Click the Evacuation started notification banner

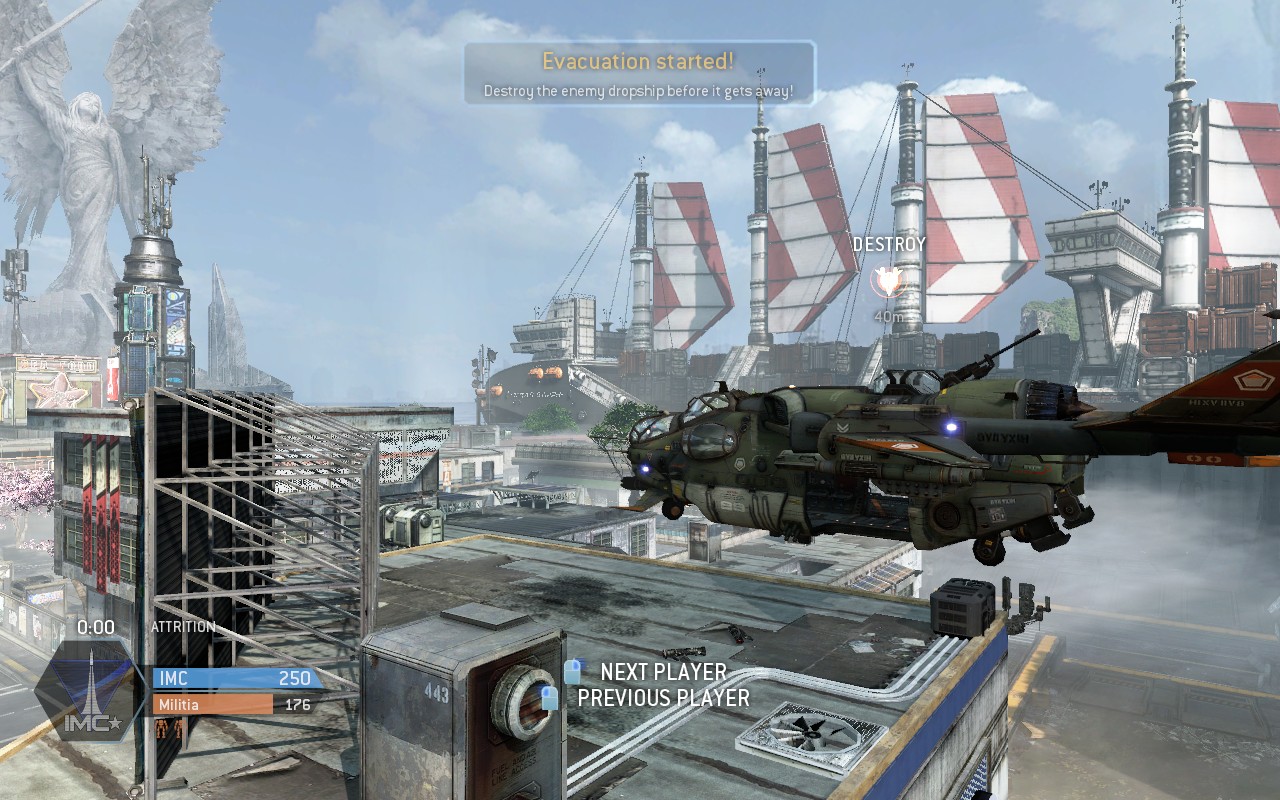click(x=638, y=73)
